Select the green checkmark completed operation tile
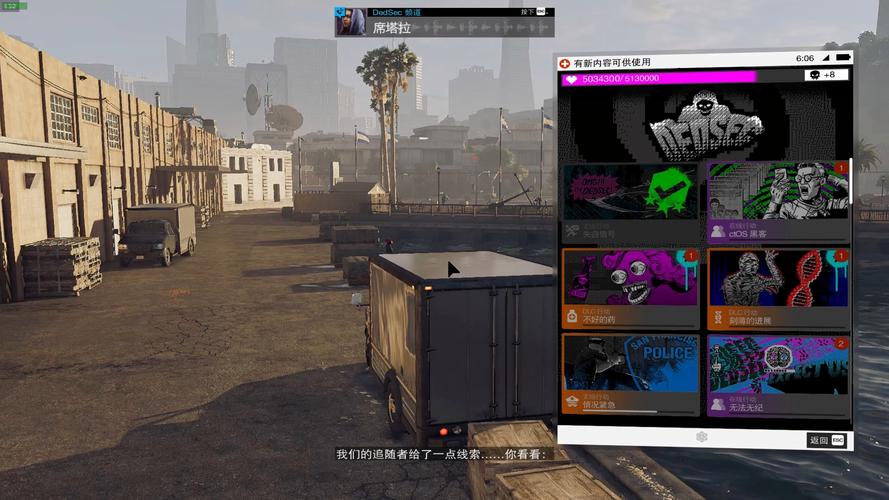The image size is (889, 500). pos(630,201)
